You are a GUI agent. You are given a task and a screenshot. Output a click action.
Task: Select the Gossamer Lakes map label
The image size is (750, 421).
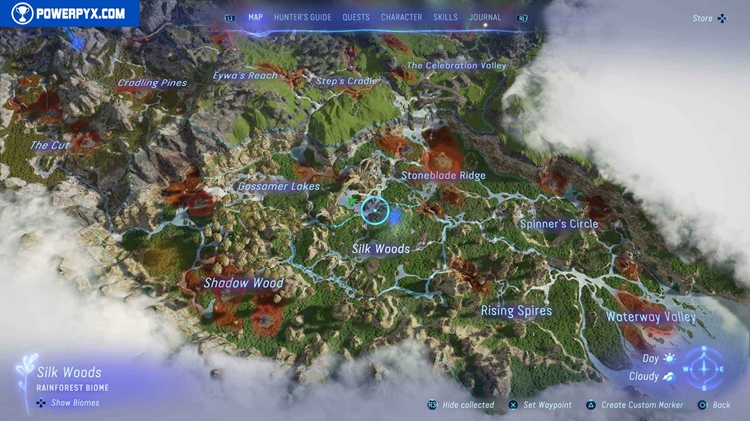(x=279, y=186)
